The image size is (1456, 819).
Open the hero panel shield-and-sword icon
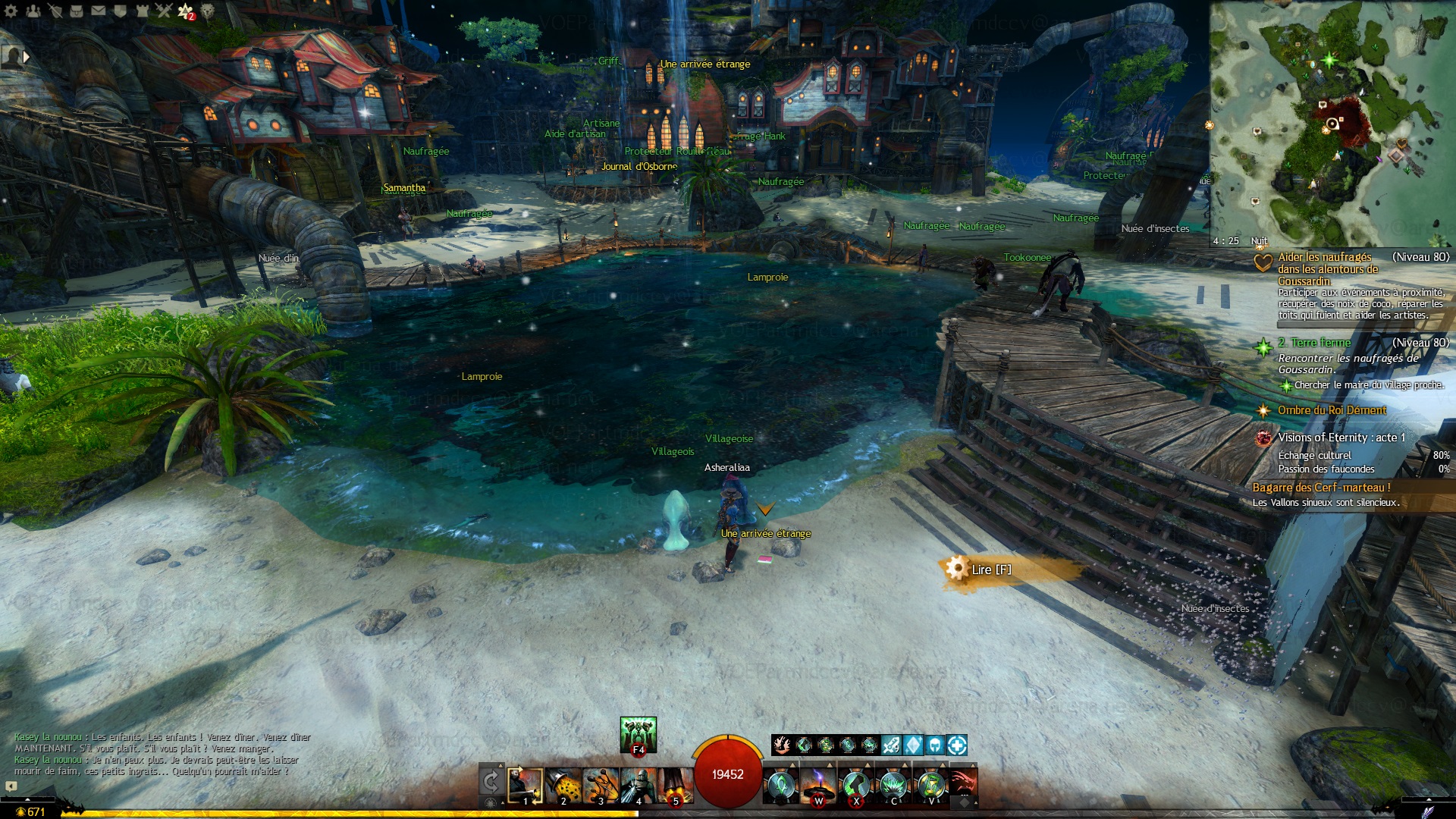point(55,11)
